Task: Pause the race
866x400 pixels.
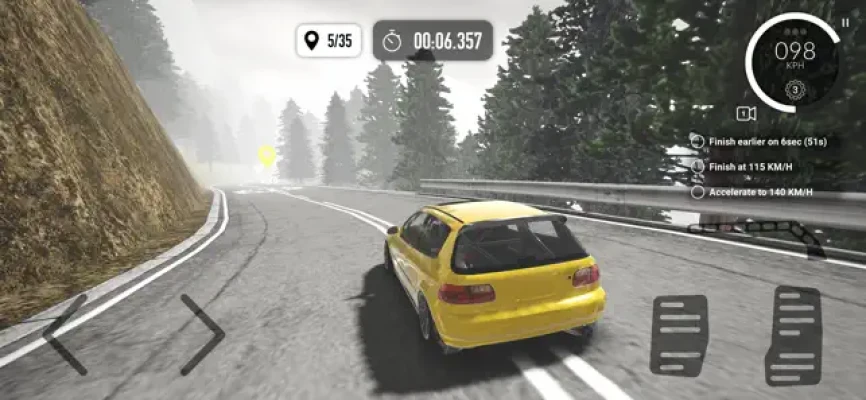Action: pos(845,22)
